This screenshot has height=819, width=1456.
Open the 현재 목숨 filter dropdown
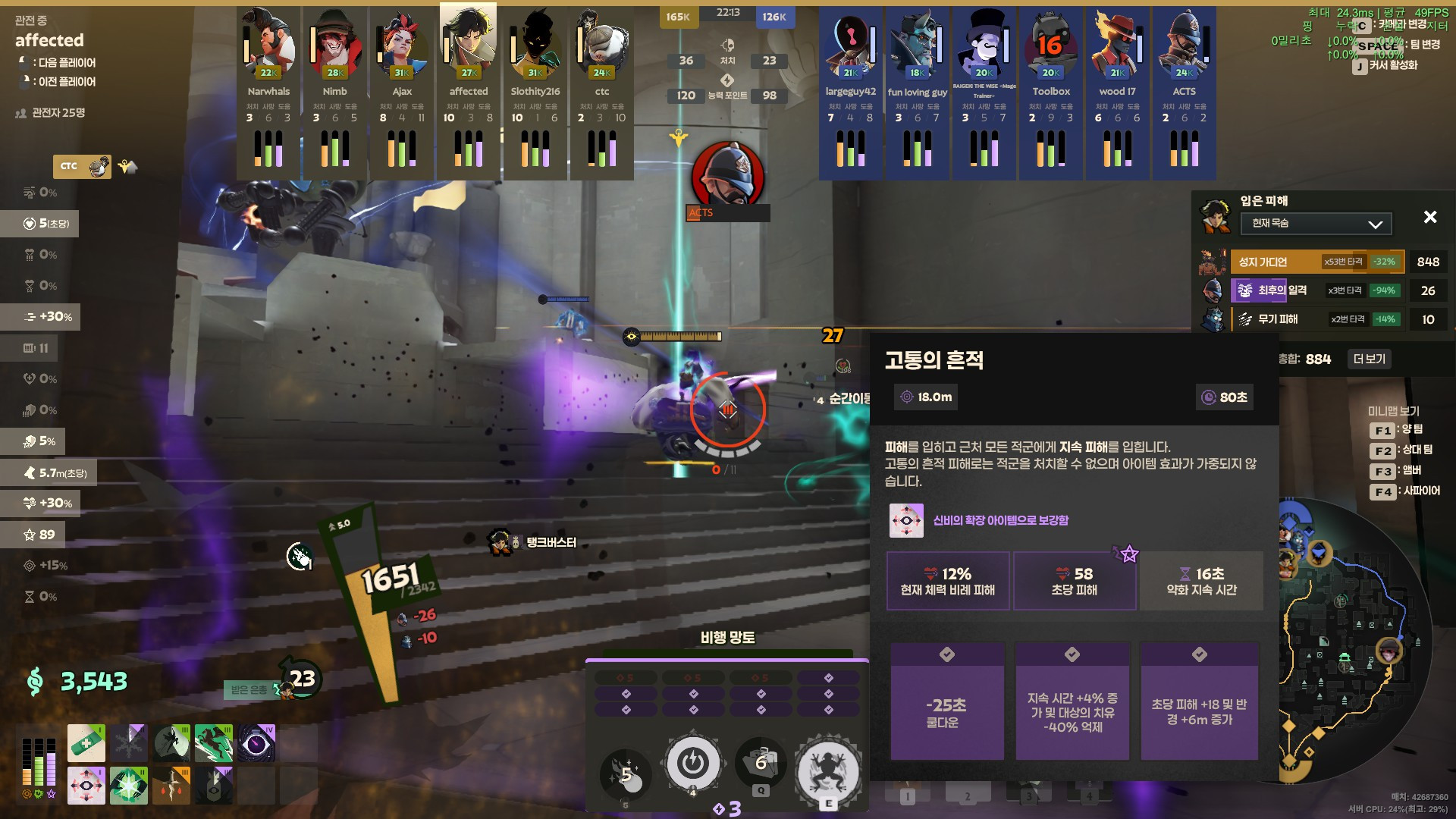1314,224
